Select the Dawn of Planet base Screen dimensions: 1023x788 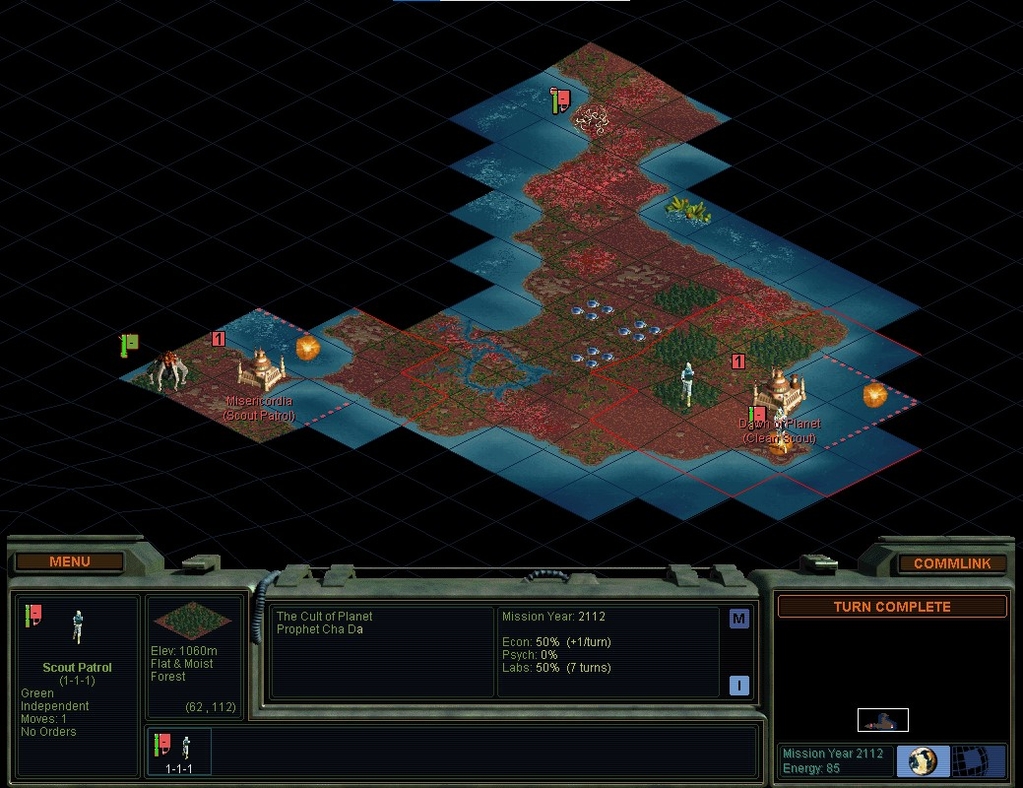pyautogui.click(x=780, y=390)
